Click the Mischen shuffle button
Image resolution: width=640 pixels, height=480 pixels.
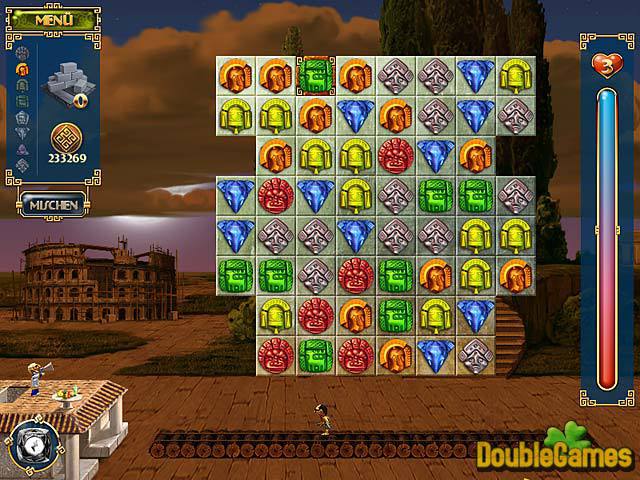pos(52,203)
